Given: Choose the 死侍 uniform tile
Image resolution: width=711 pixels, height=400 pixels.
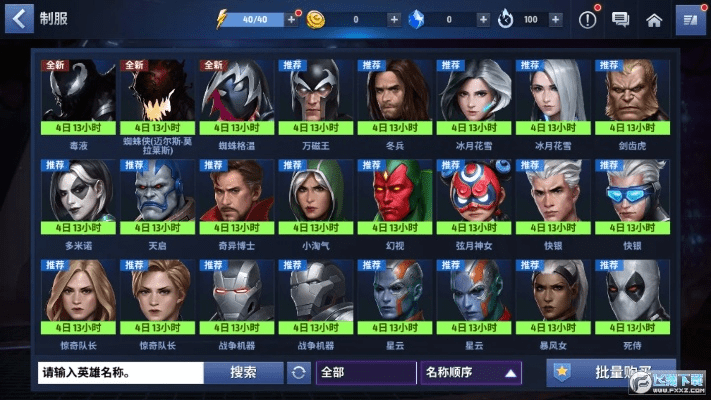Looking at the screenshot, I should [631, 297].
